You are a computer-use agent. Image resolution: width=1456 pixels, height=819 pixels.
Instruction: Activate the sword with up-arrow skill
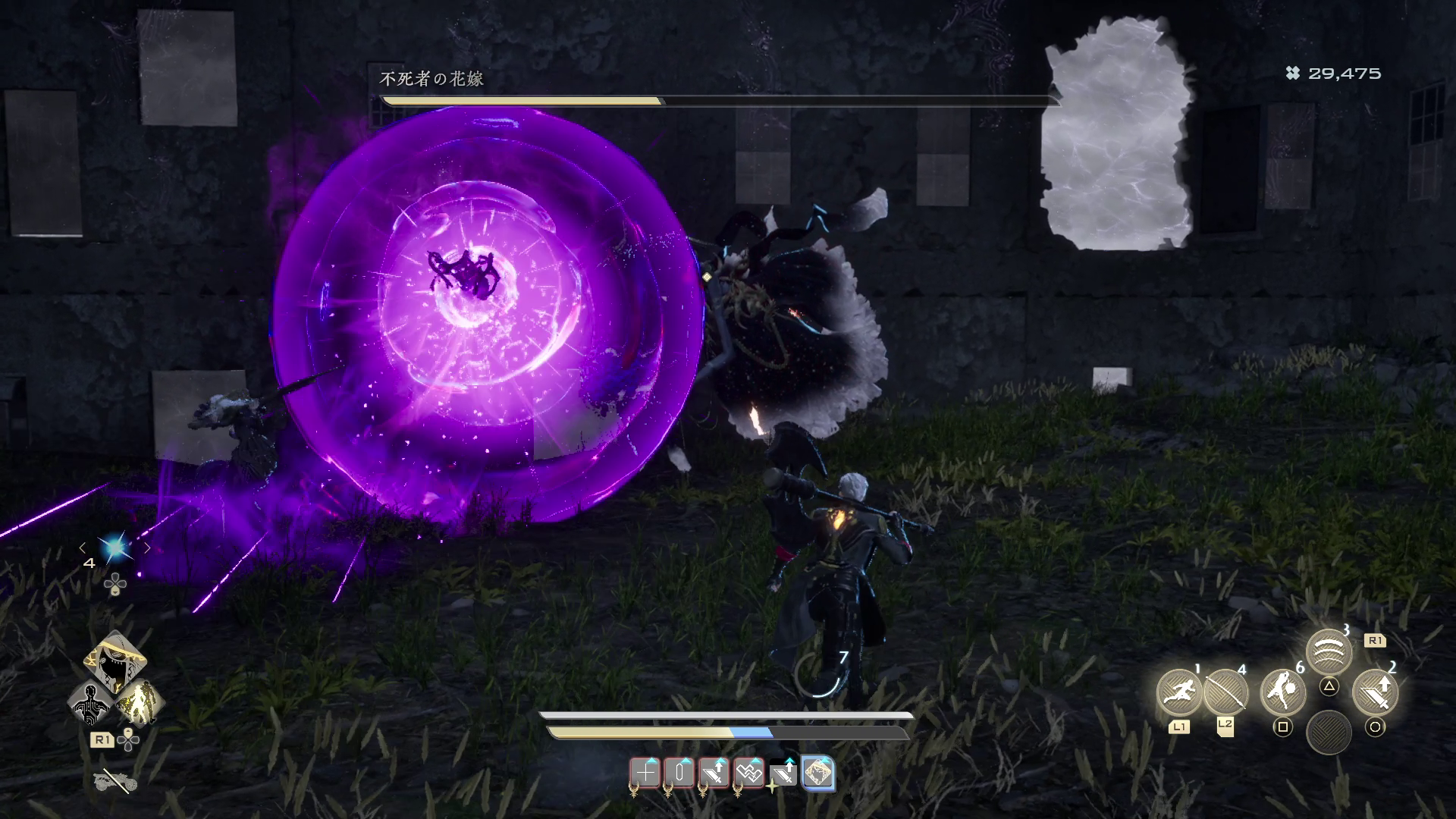[x=1375, y=692]
